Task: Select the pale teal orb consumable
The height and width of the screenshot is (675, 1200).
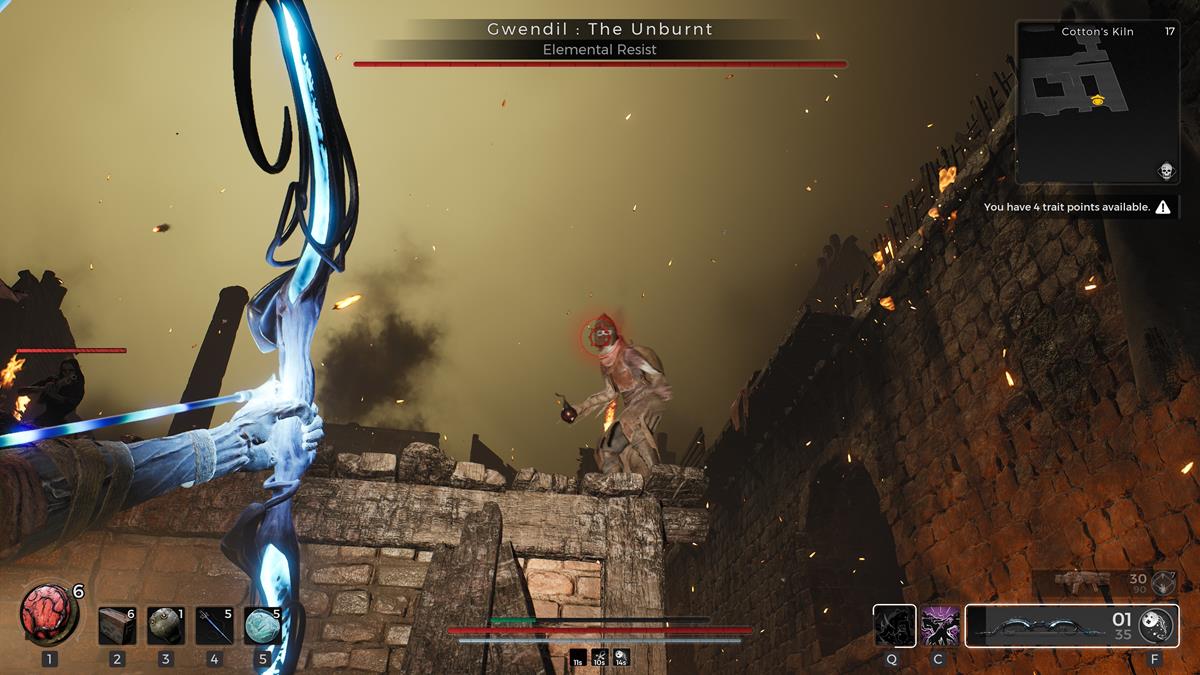Action: point(262,625)
